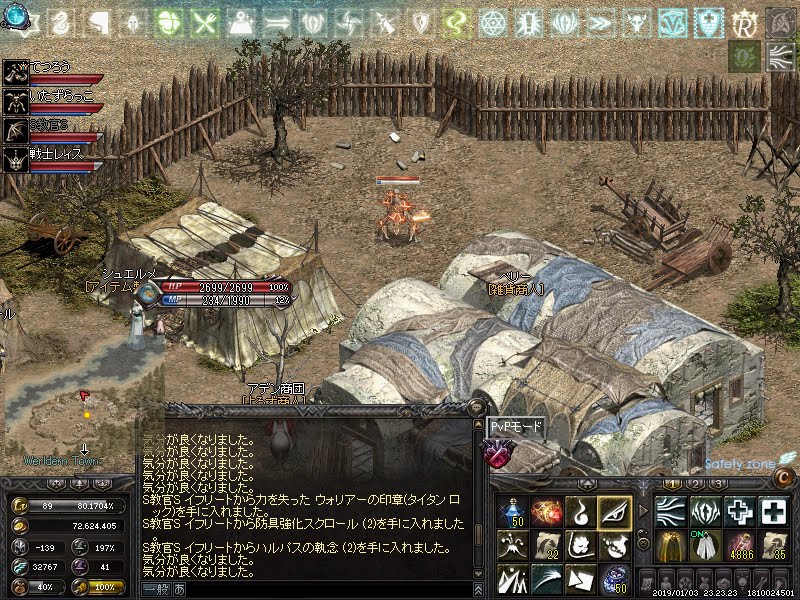
Task: Activate the red jewel amulet slot
Action: point(547,513)
